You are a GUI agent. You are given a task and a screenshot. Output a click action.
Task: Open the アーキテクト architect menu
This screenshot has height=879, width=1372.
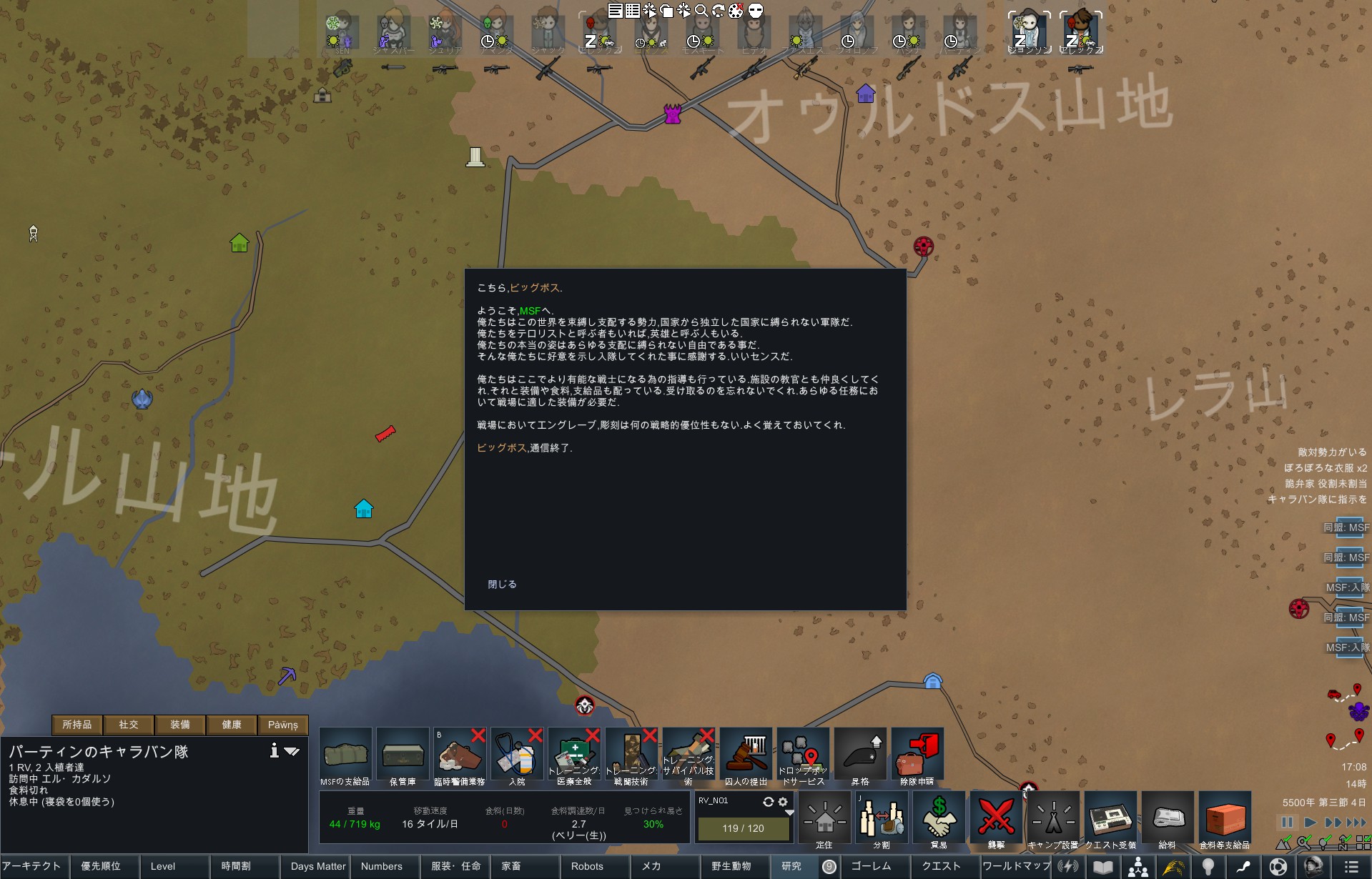point(31,866)
